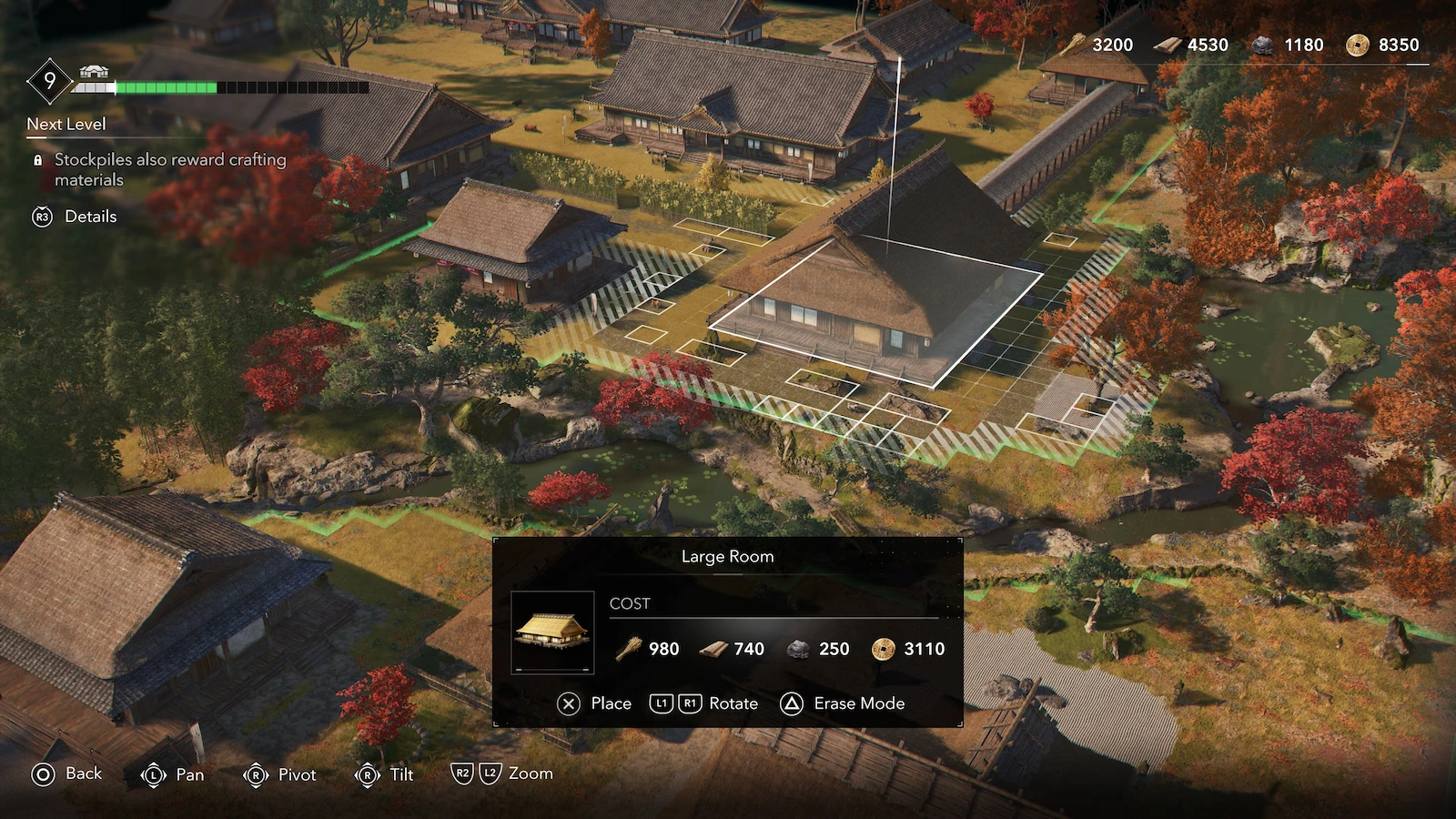Viewport: 1456px width, 819px height.
Task: Click the Pivot control at the bottom
Action: [273, 774]
